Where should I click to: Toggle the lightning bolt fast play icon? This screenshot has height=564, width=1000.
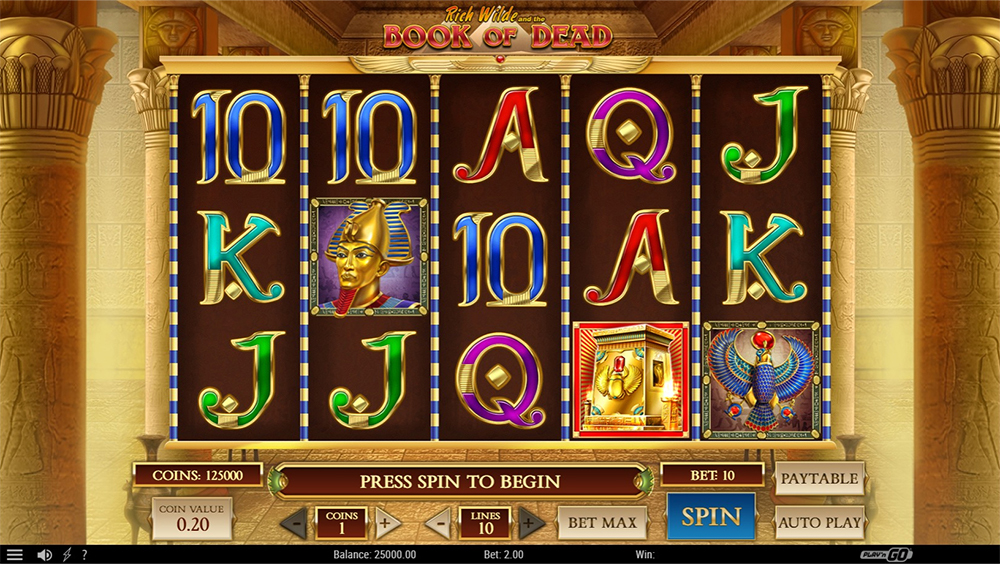tap(67, 555)
